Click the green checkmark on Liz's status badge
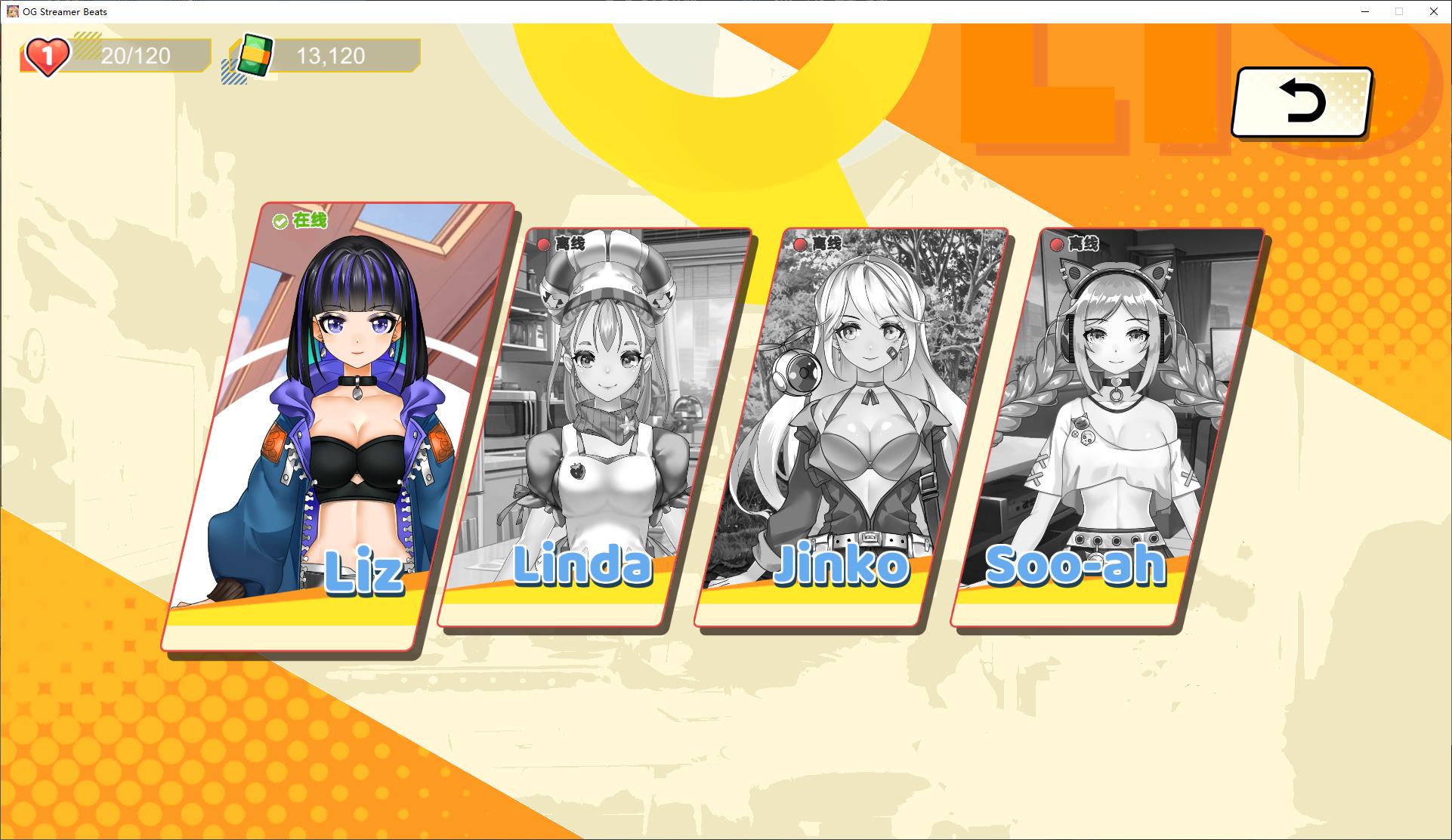The height and width of the screenshot is (840, 1452). tap(280, 220)
